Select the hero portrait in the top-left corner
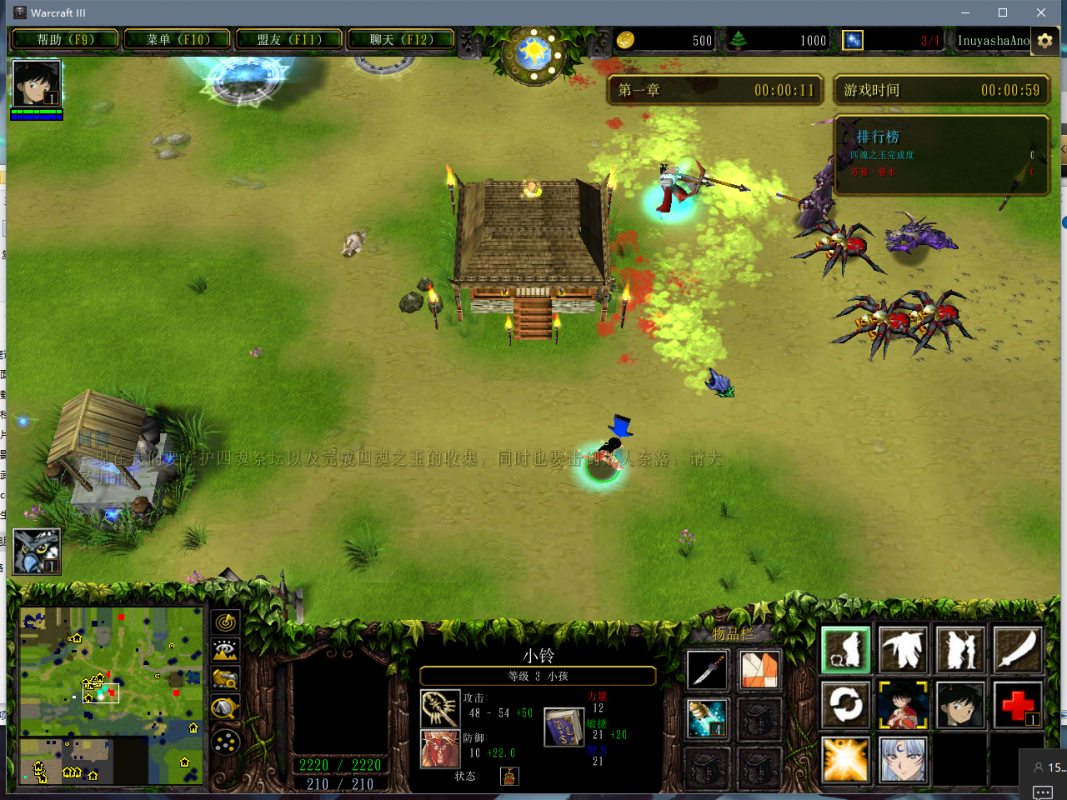The height and width of the screenshot is (800, 1067). 37,83
